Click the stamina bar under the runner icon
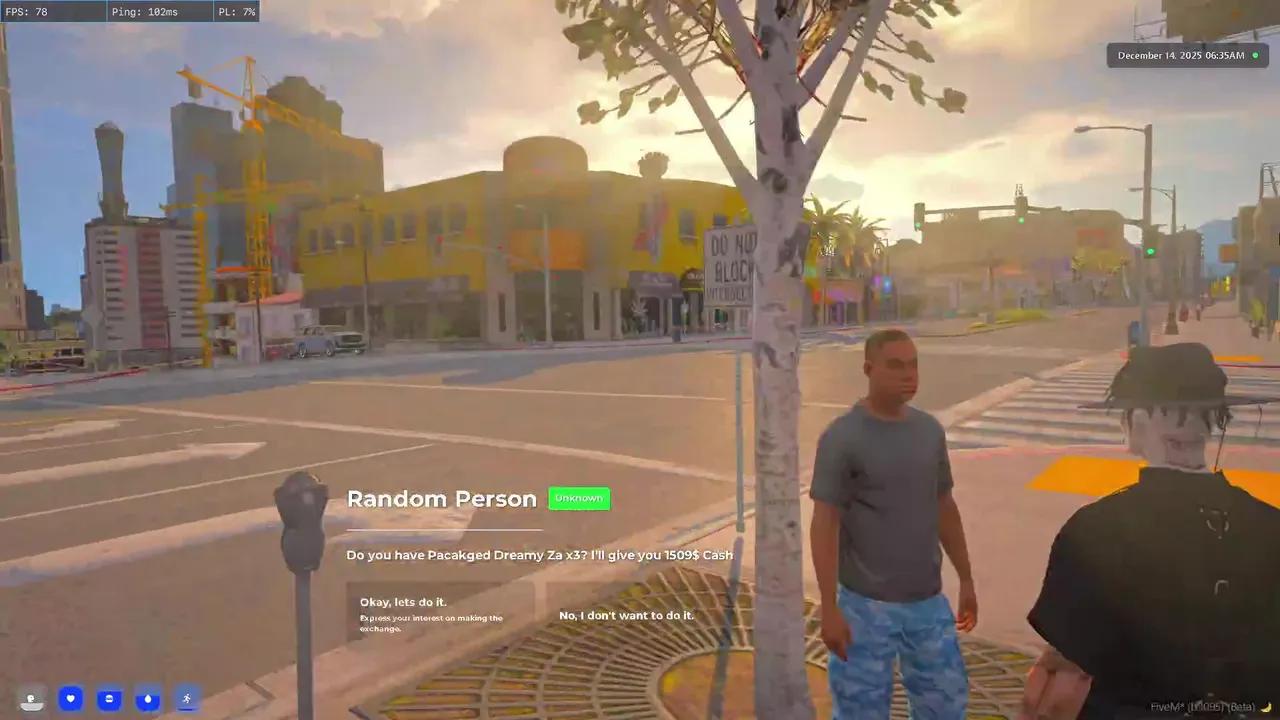The height and width of the screenshot is (720, 1280). (186, 710)
